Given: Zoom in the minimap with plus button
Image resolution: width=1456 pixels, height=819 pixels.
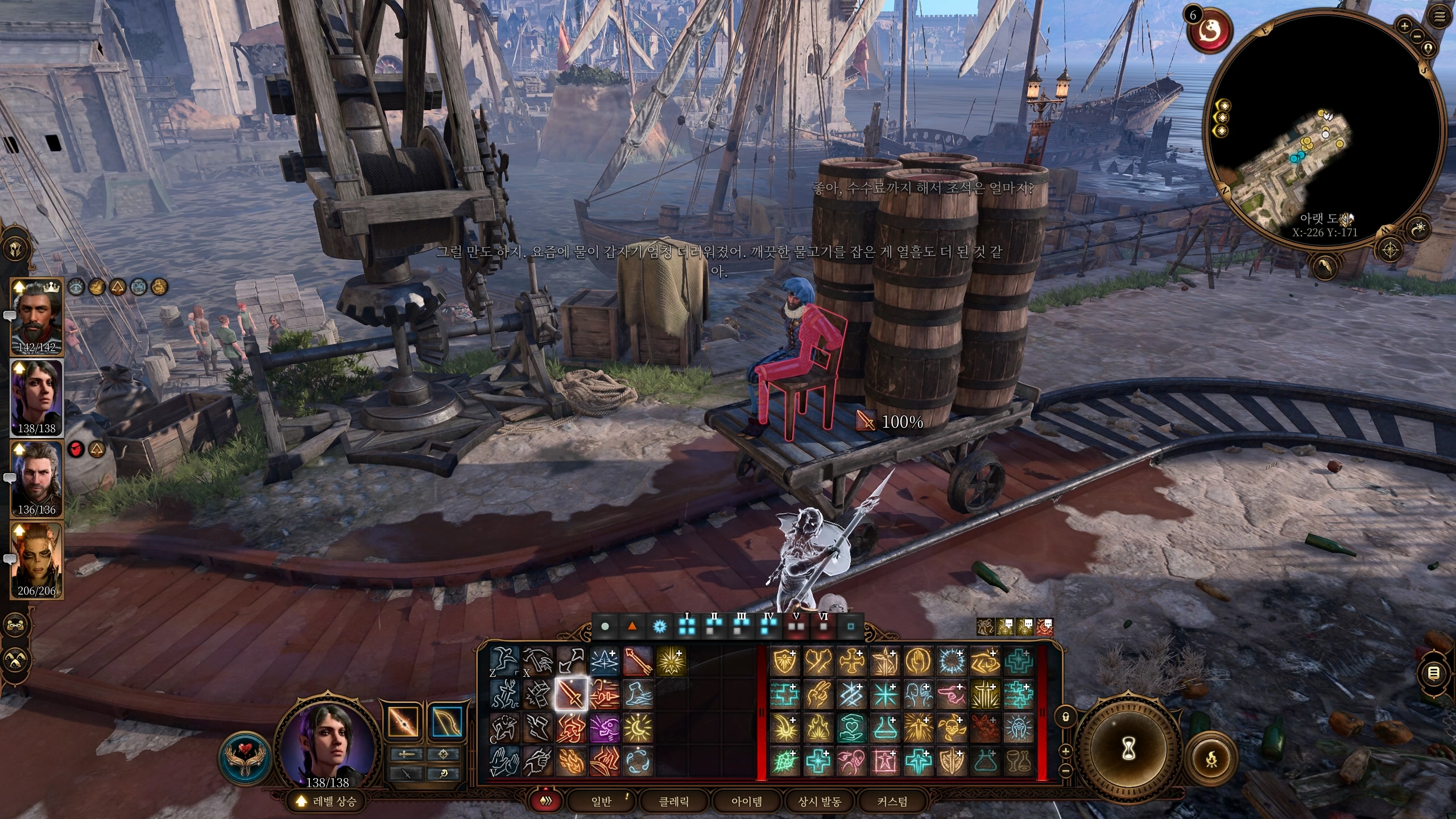Looking at the screenshot, I should [x=1404, y=26].
